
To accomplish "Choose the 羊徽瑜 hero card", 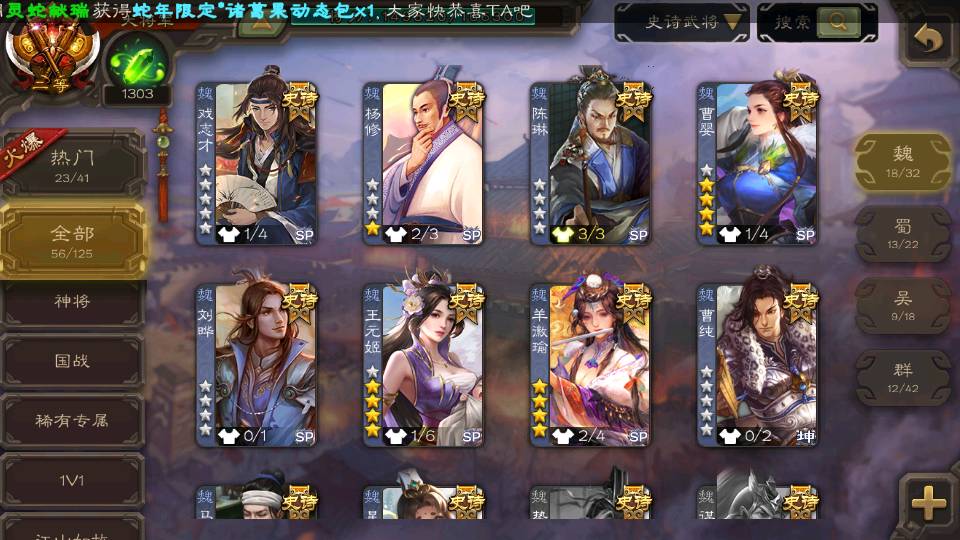I will (591, 365).
